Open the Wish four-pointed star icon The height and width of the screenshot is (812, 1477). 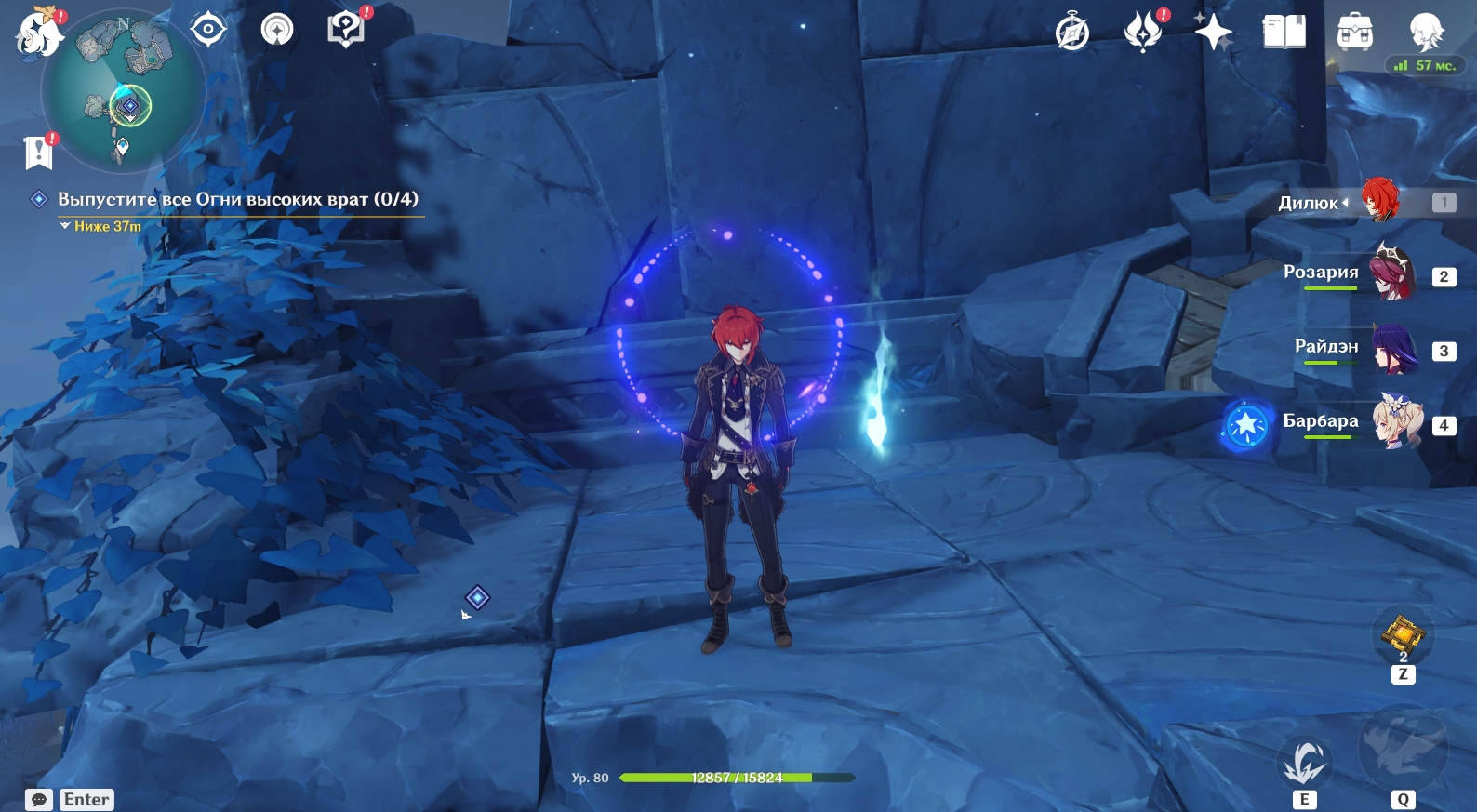pyautogui.click(x=1213, y=32)
